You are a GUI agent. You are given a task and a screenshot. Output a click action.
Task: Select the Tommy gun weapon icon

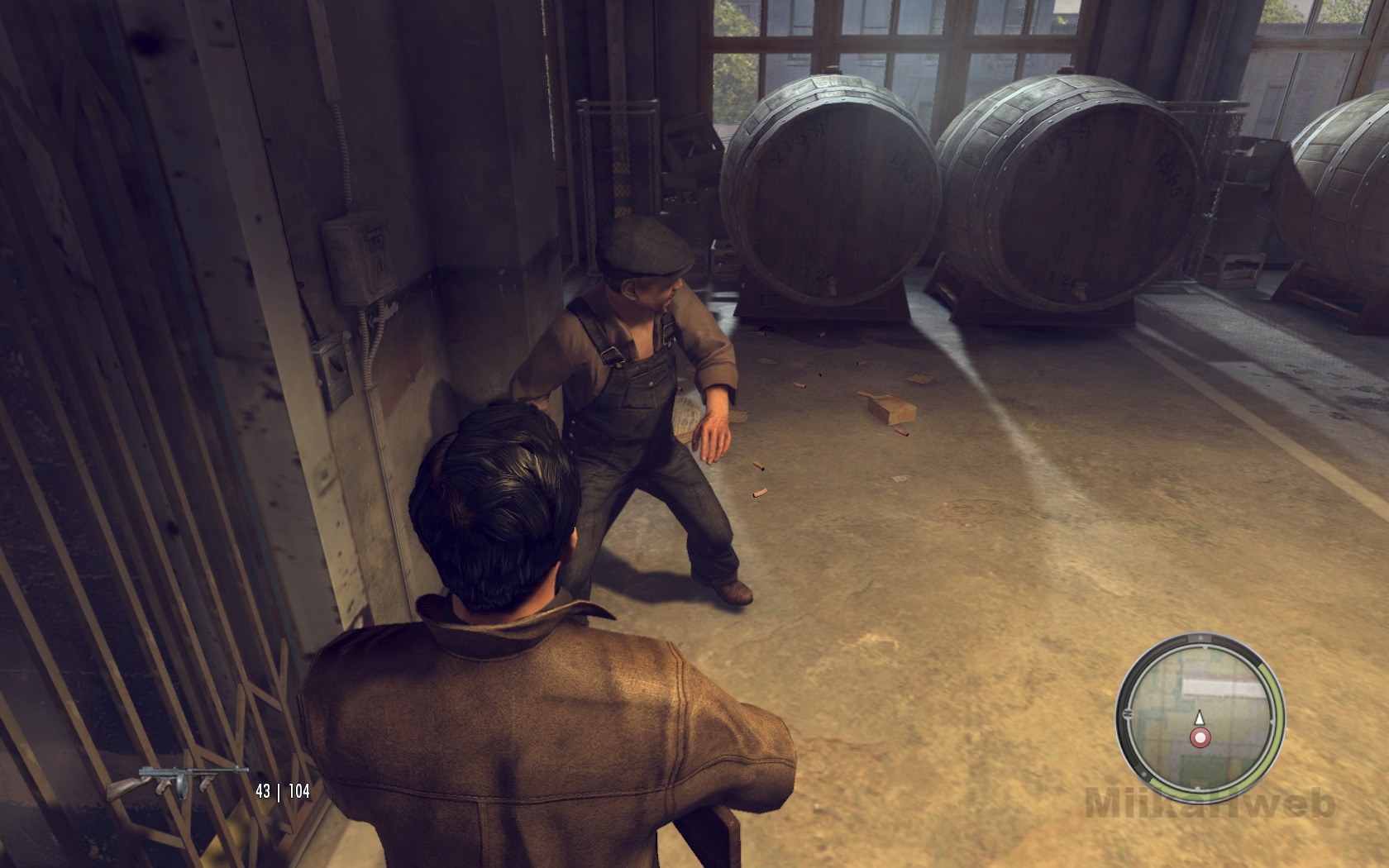click(x=176, y=781)
